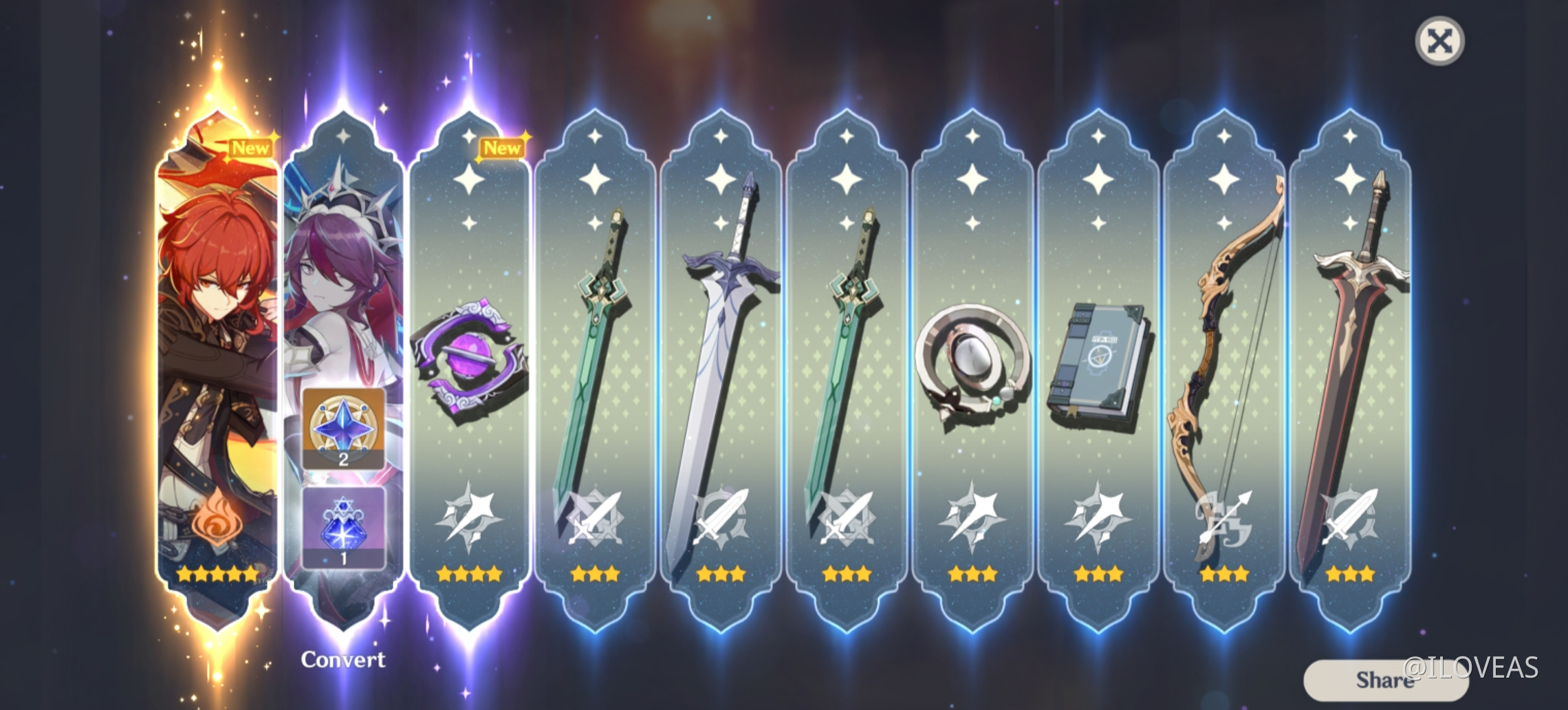
Task: Select the golden bow weapon card
Action: click(1224, 344)
